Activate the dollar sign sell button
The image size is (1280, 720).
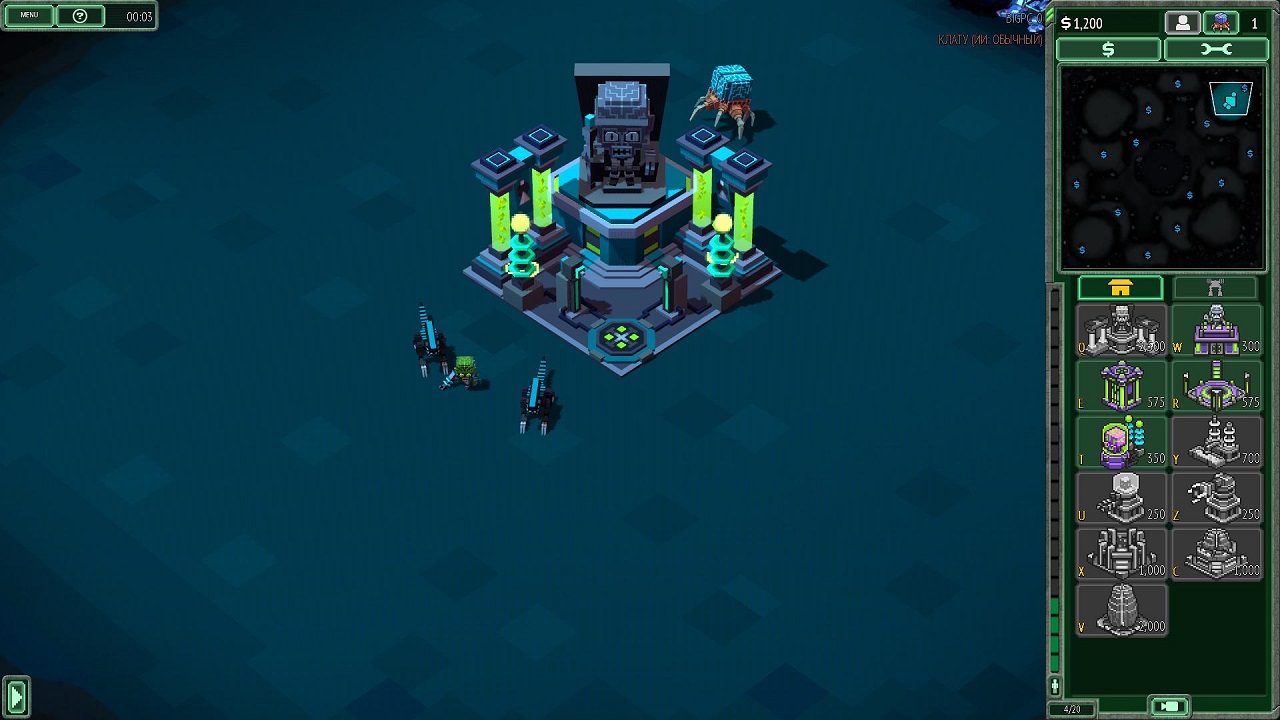1108,50
